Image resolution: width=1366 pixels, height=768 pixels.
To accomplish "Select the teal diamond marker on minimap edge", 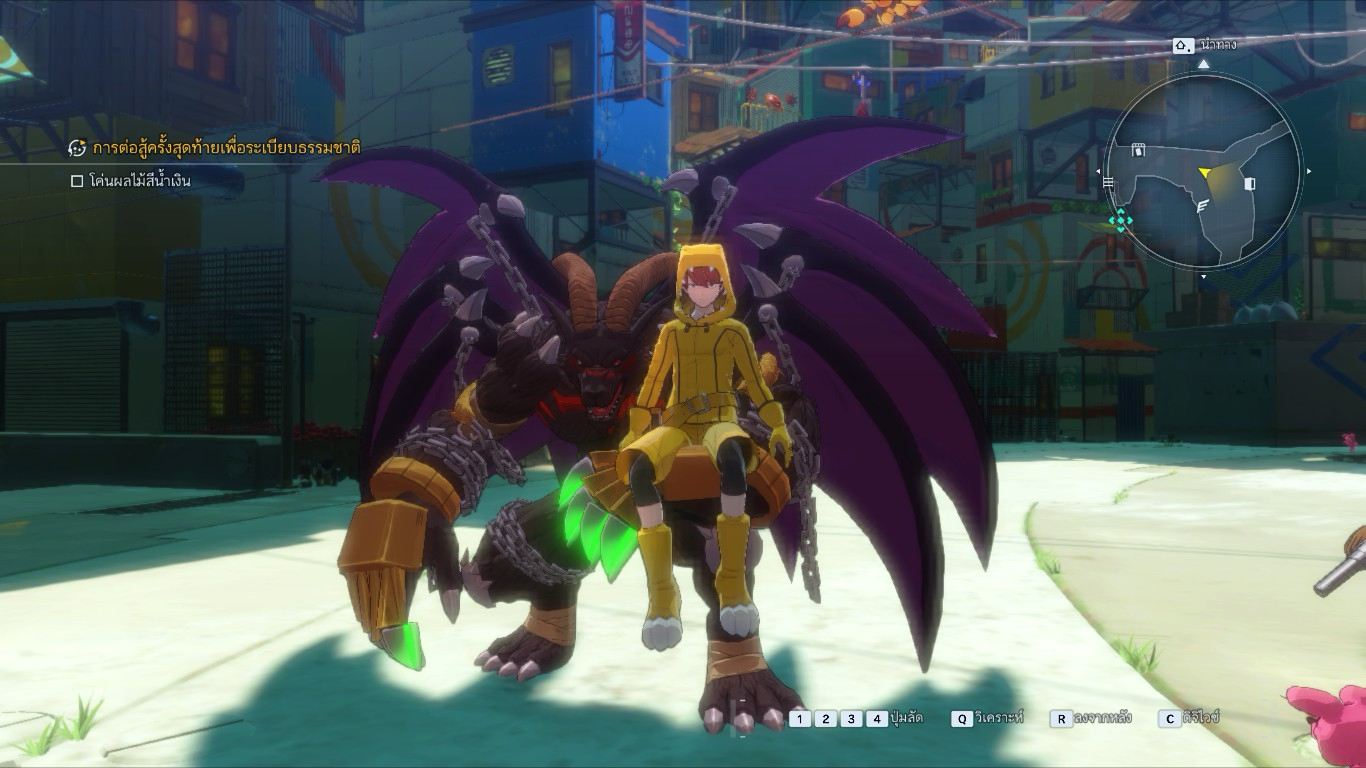I will pos(1120,221).
